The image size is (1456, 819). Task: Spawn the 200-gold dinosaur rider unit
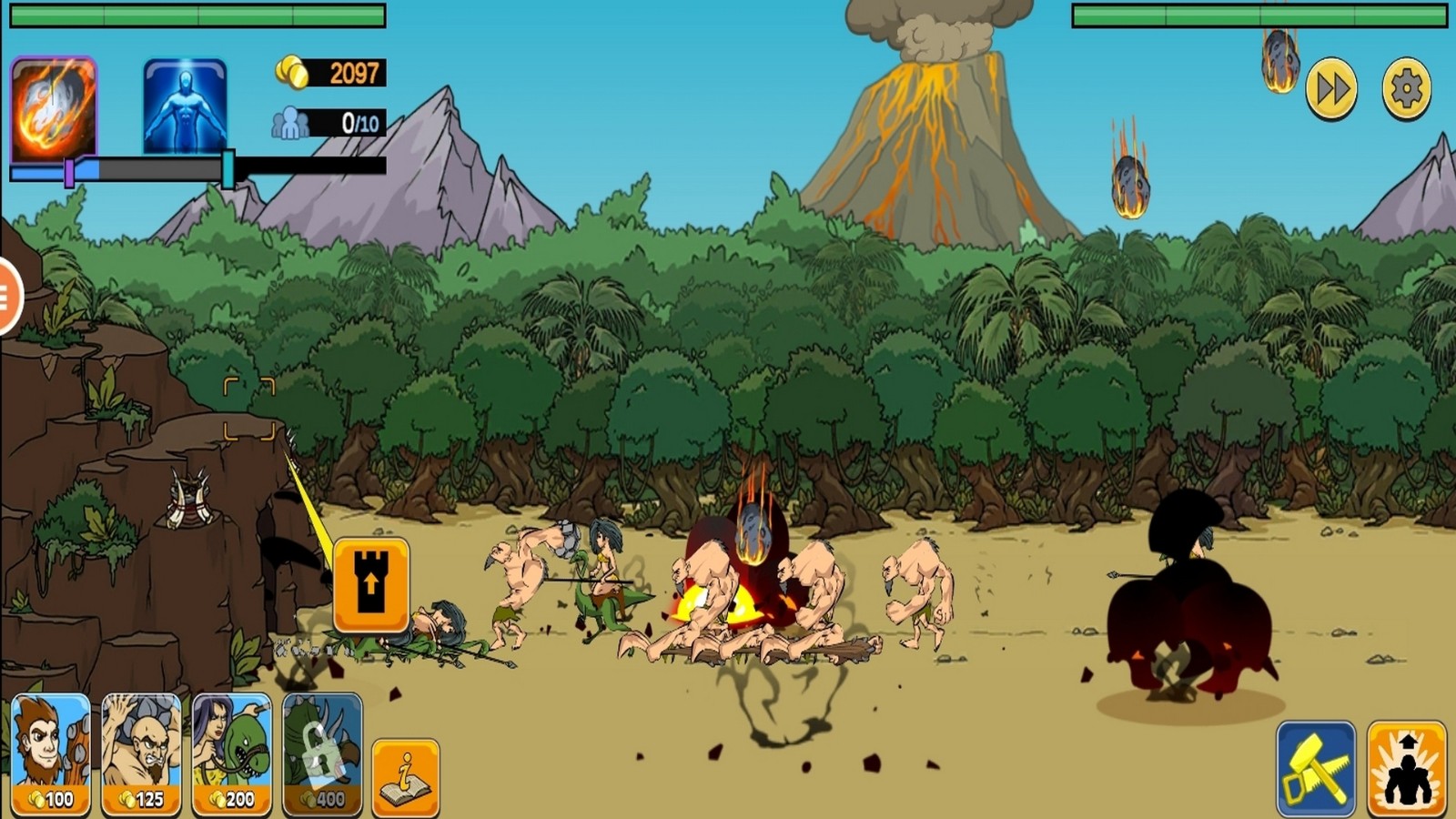[232, 753]
